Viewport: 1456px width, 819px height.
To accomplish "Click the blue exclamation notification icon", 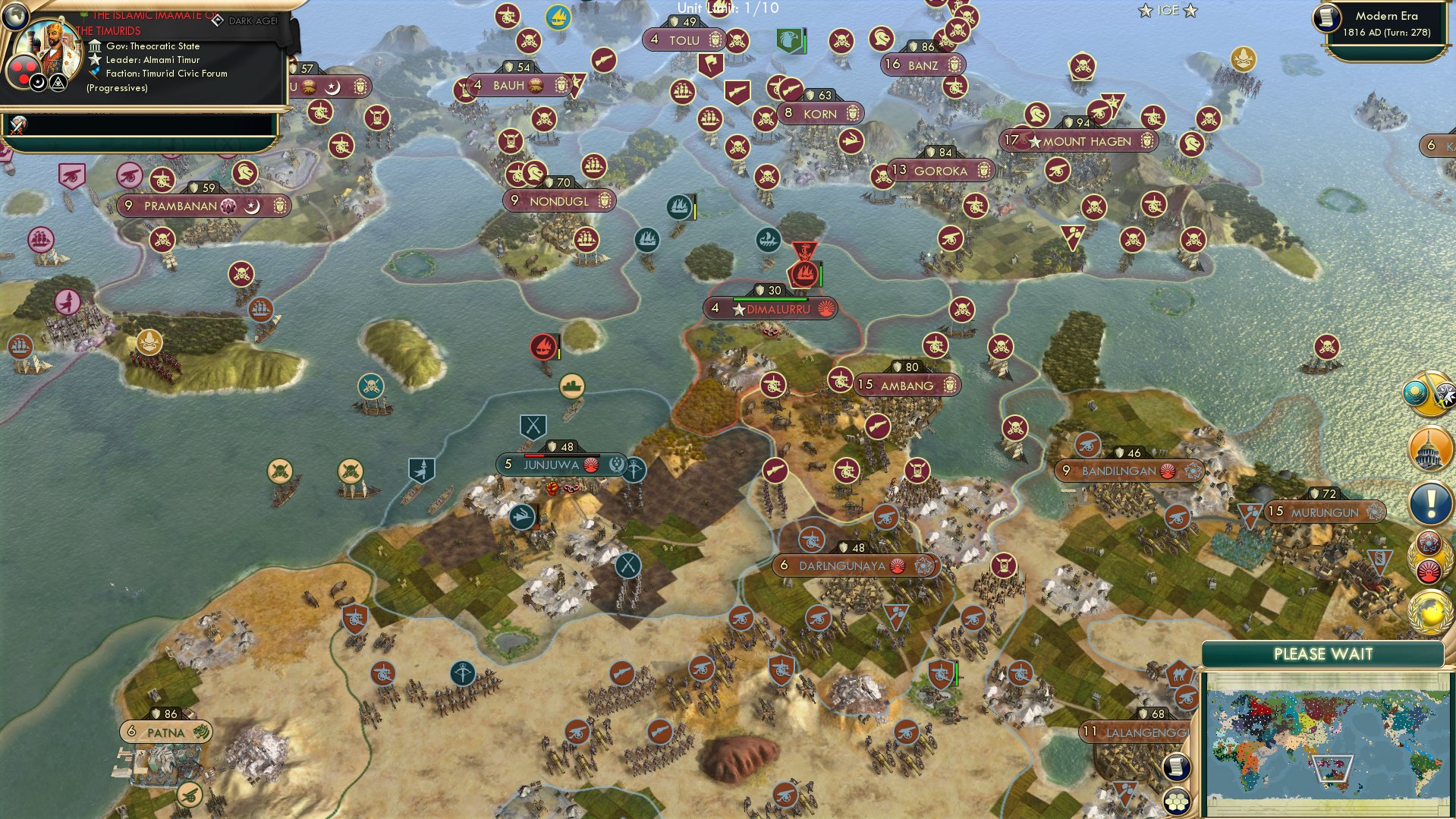I will click(x=1429, y=502).
